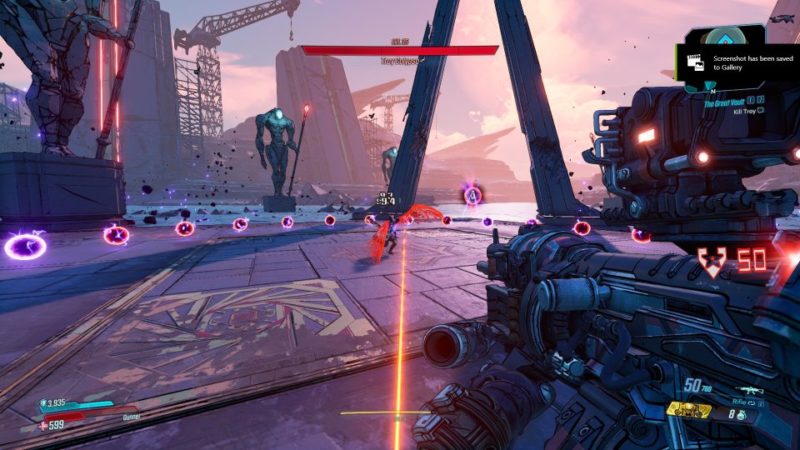The image size is (800, 450).
Task: Select The Great Vault mission tracker
Action: coord(725,102)
